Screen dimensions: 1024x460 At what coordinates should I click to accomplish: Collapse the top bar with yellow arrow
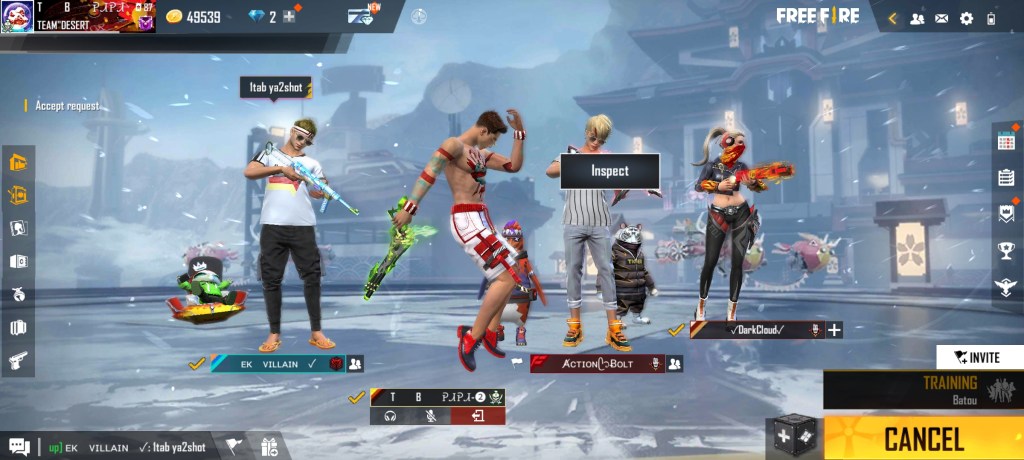tap(892, 18)
